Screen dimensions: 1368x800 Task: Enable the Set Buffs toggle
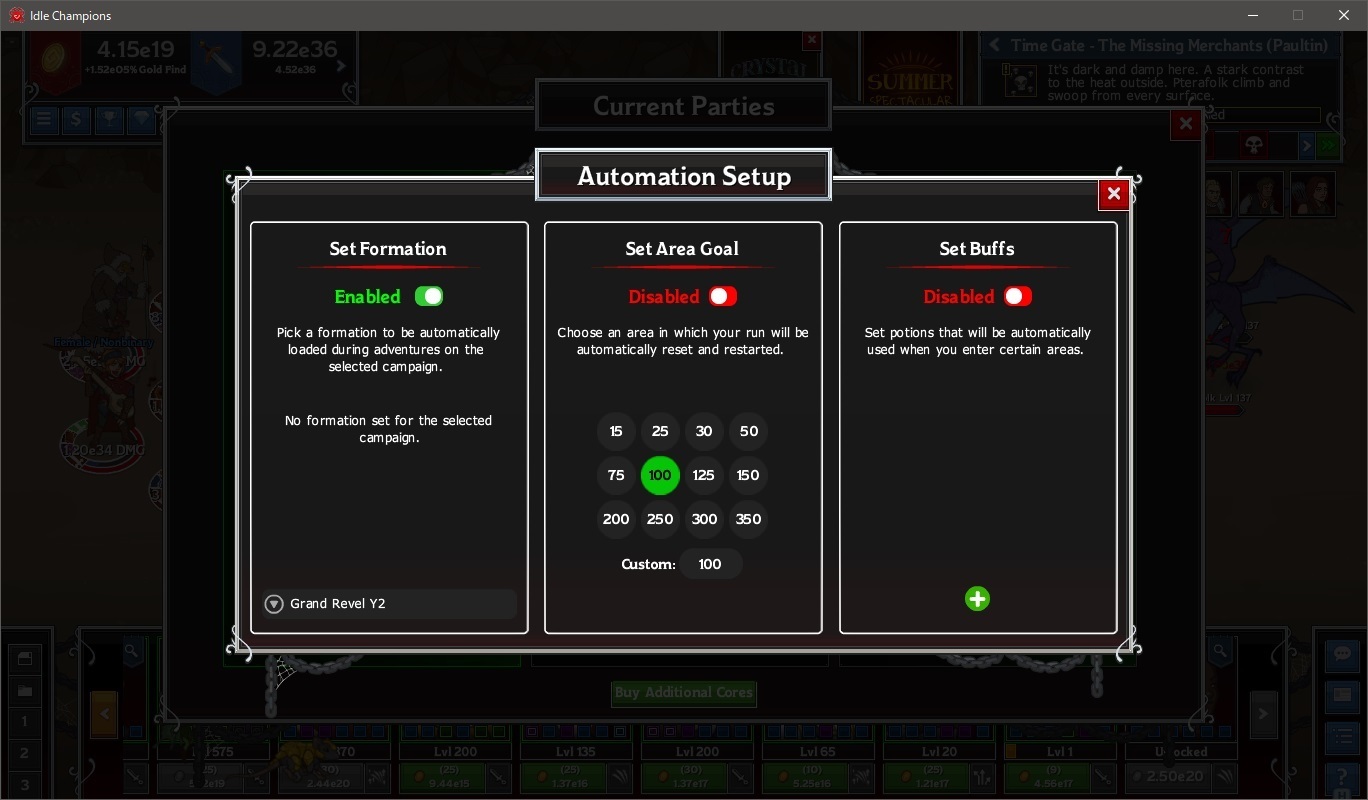(x=1018, y=296)
